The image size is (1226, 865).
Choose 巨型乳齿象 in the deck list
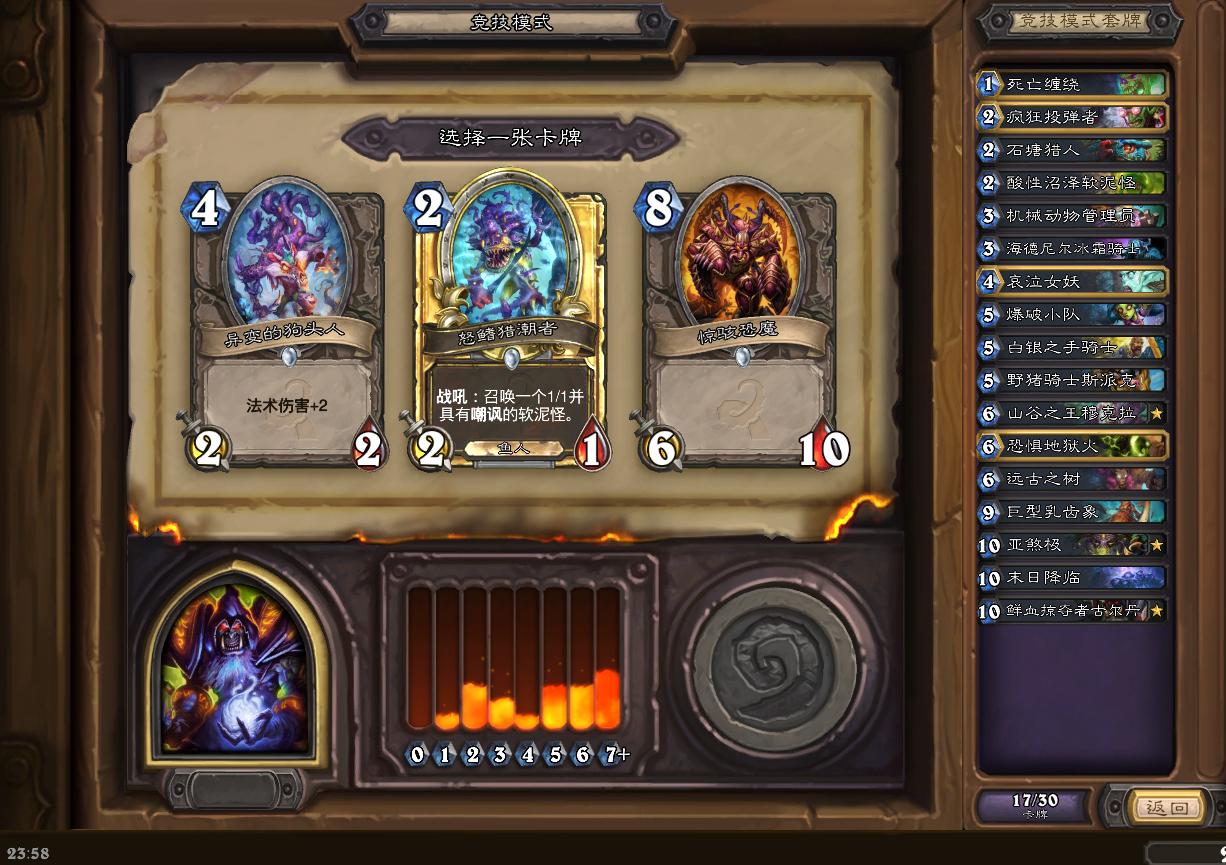pos(1072,512)
